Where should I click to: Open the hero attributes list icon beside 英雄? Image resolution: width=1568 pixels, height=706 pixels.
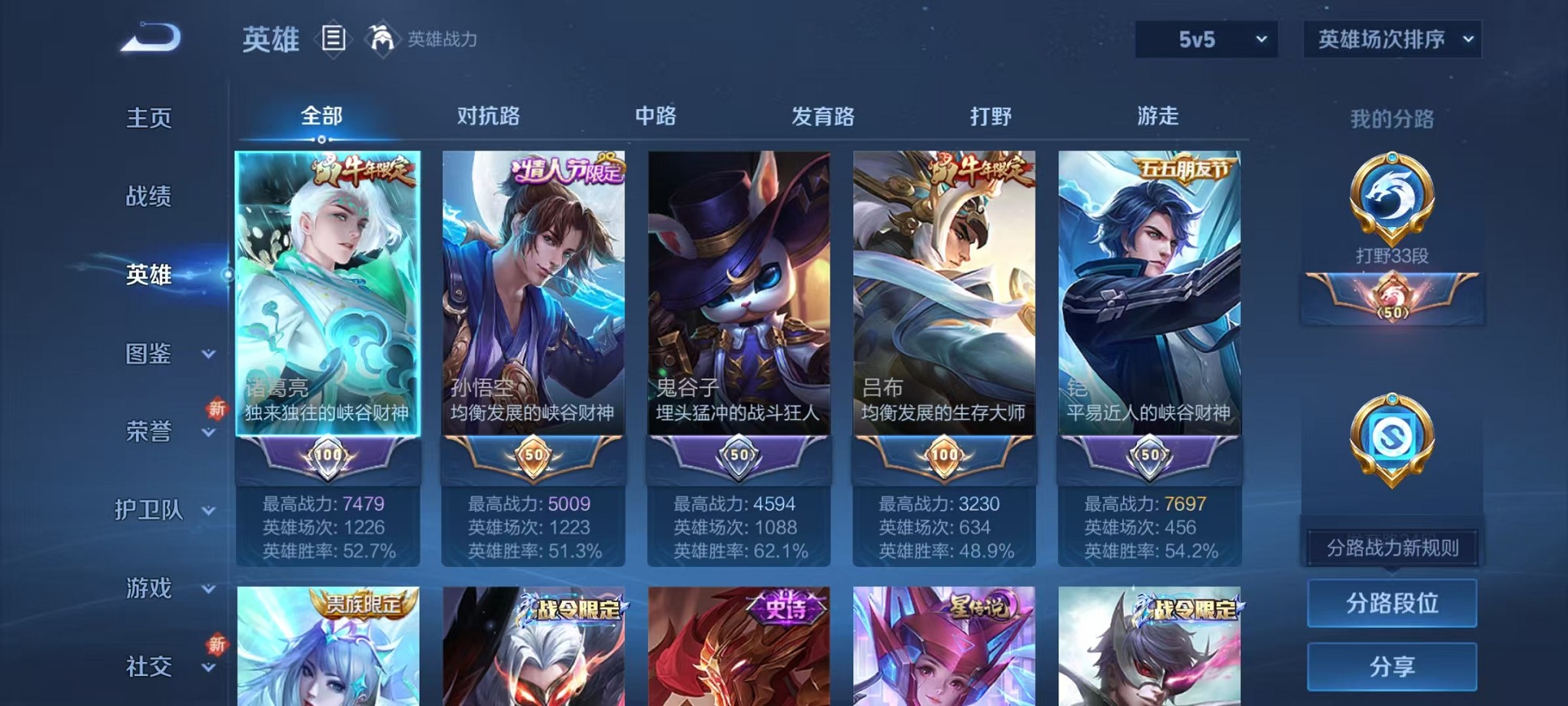(334, 38)
